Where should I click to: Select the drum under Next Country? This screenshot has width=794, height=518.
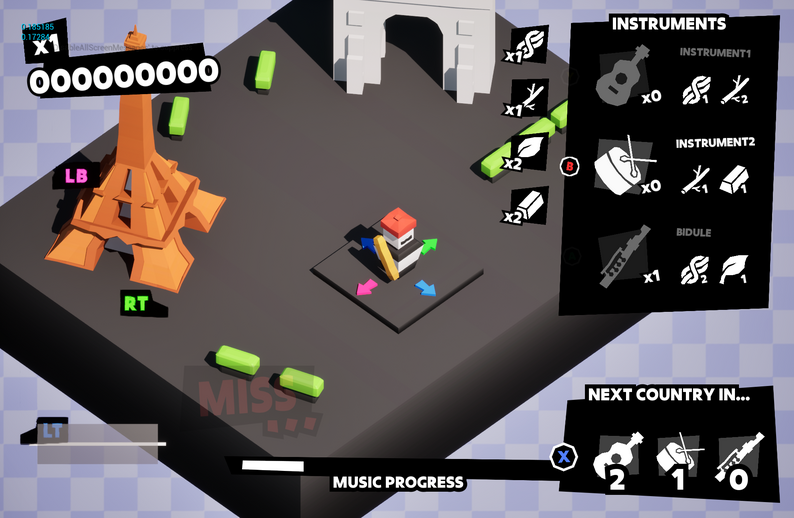pyautogui.click(x=677, y=459)
